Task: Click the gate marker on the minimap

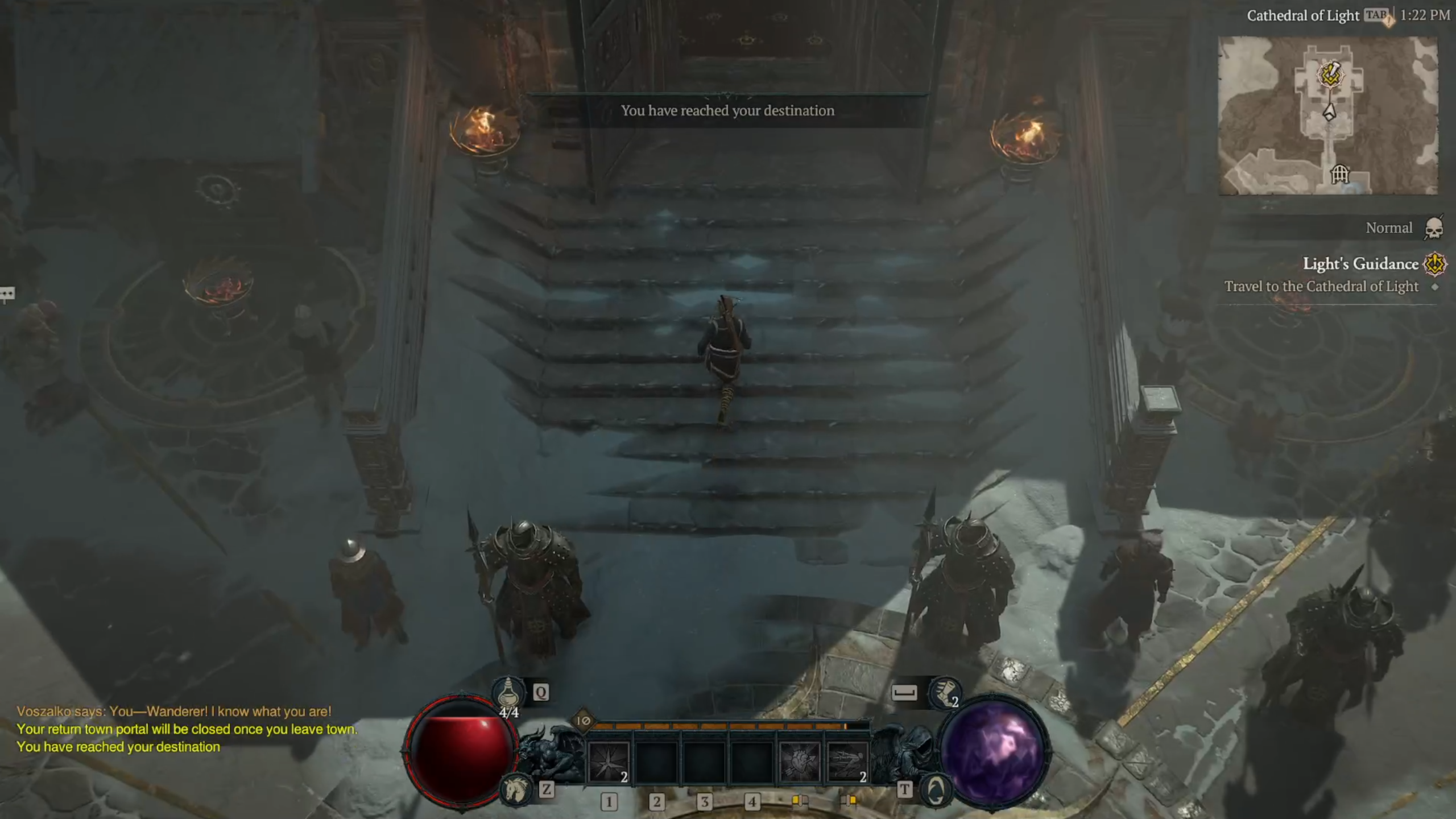Action: (x=1340, y=173)
